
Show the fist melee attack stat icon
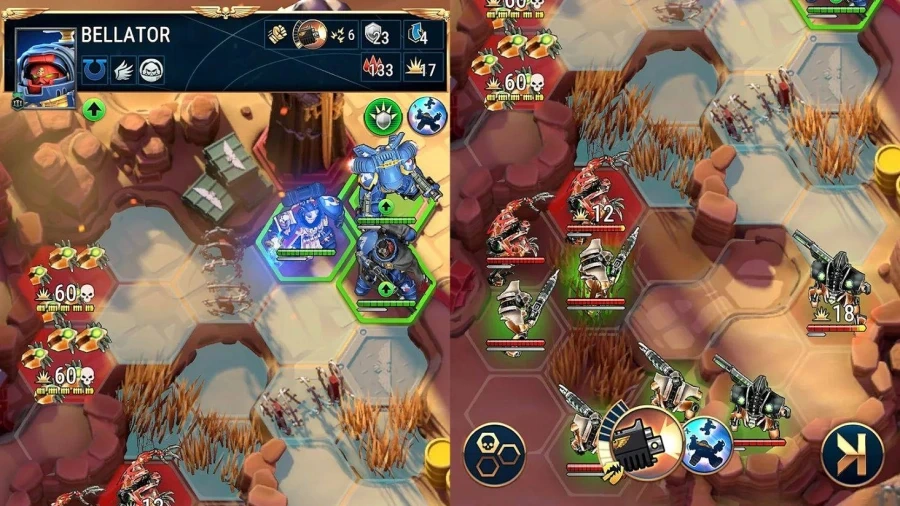[277, 35]
